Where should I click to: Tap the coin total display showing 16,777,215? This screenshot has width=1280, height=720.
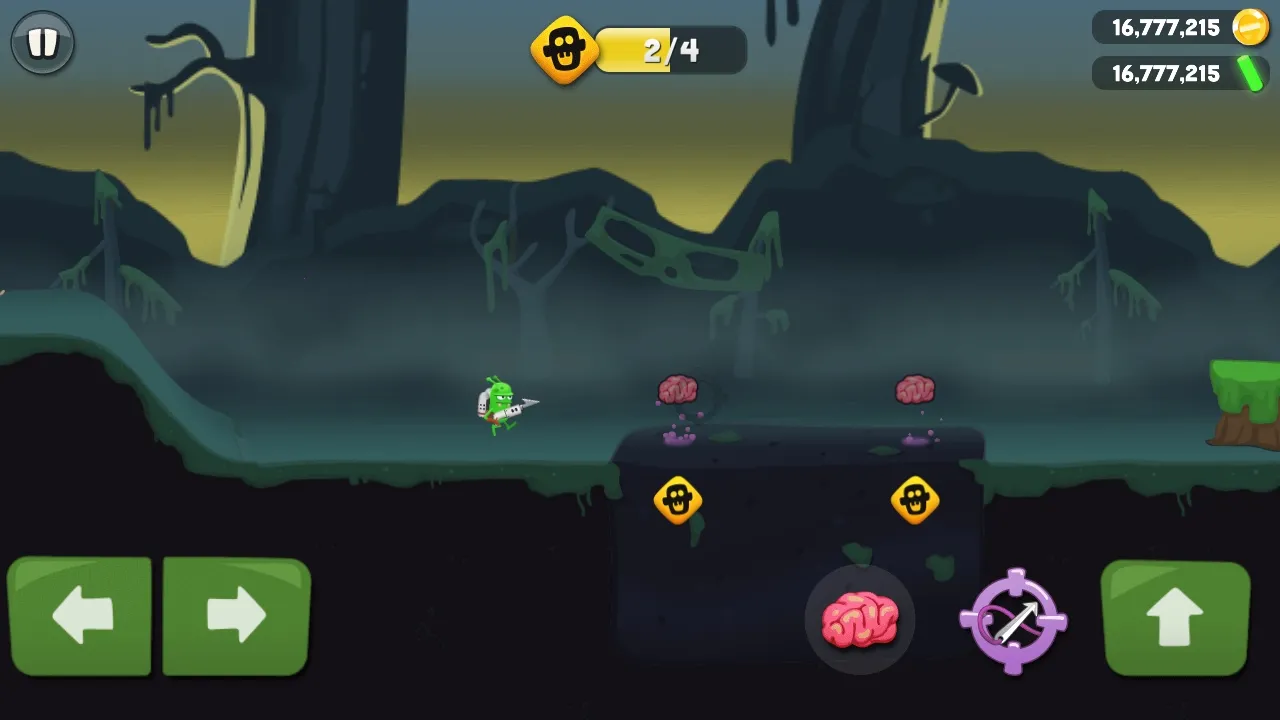[1165, 27]
